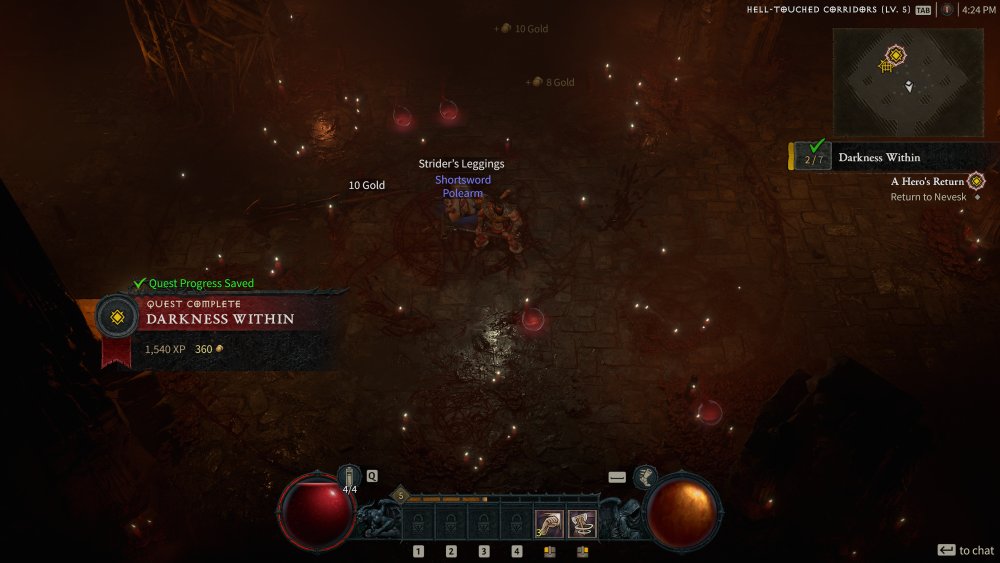Activate the arm strike skill slot
The width and height of the screenshot is (1000, 563).
[x=549, y=523]
